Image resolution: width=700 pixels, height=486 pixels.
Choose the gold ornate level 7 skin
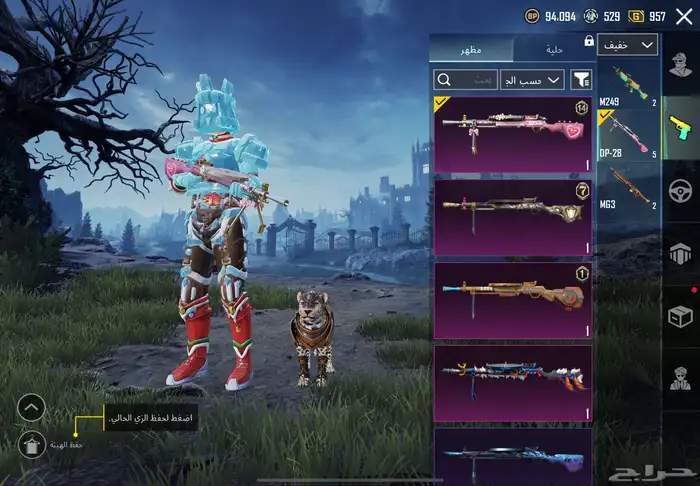[x=513, y=217]
